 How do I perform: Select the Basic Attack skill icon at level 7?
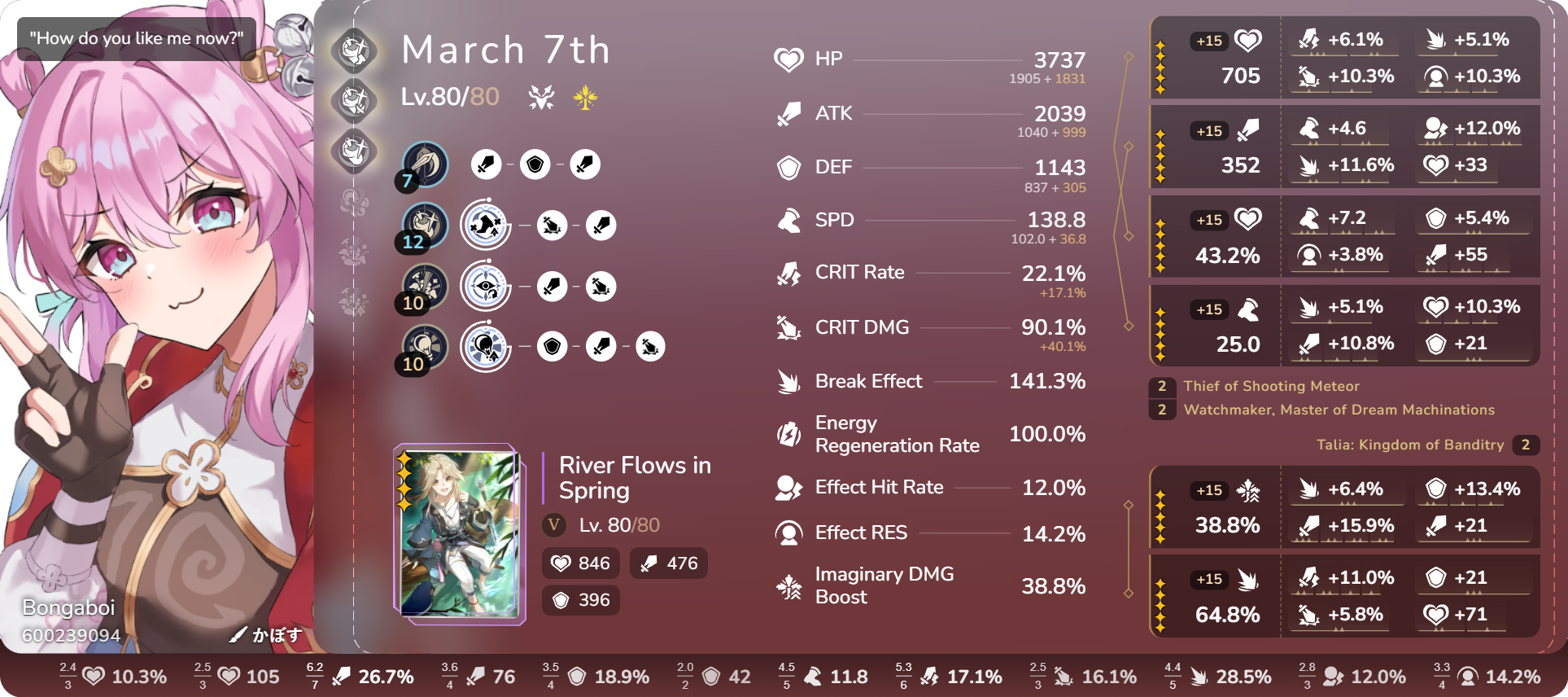point(424,164)
